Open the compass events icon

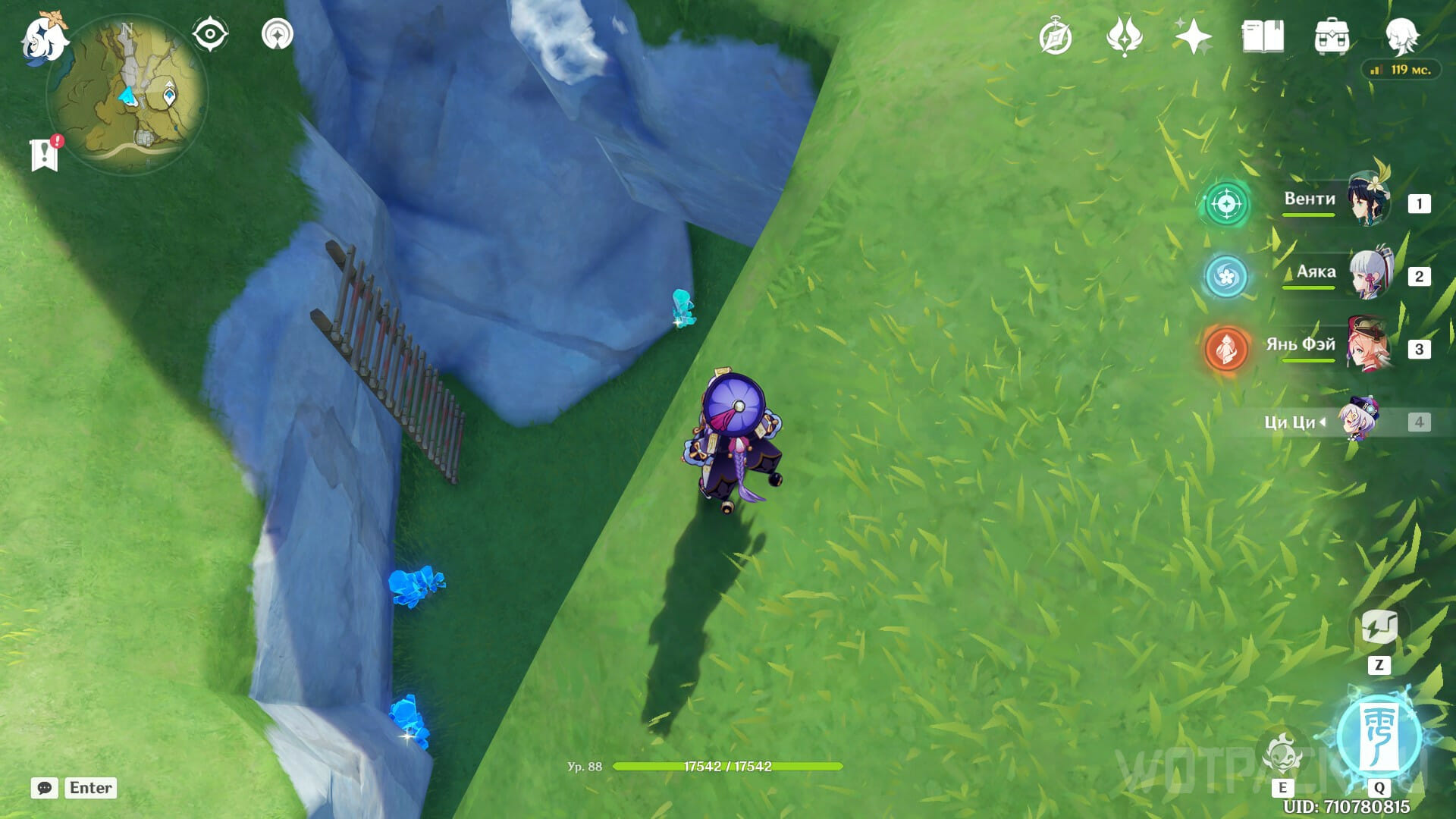point(1055,37)
